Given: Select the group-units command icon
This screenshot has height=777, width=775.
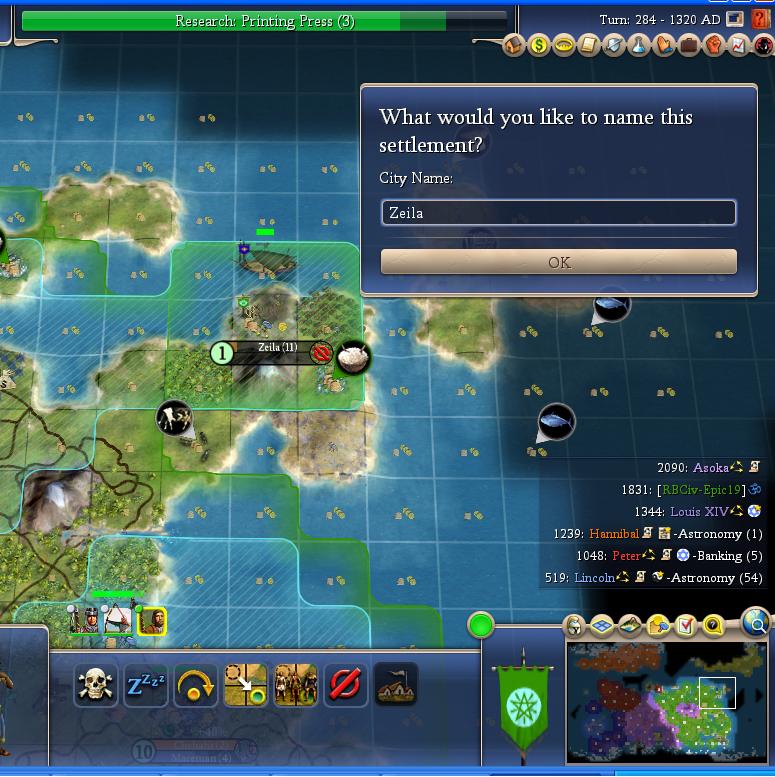Looking at the screenshot, I should [x=296, y=685].
